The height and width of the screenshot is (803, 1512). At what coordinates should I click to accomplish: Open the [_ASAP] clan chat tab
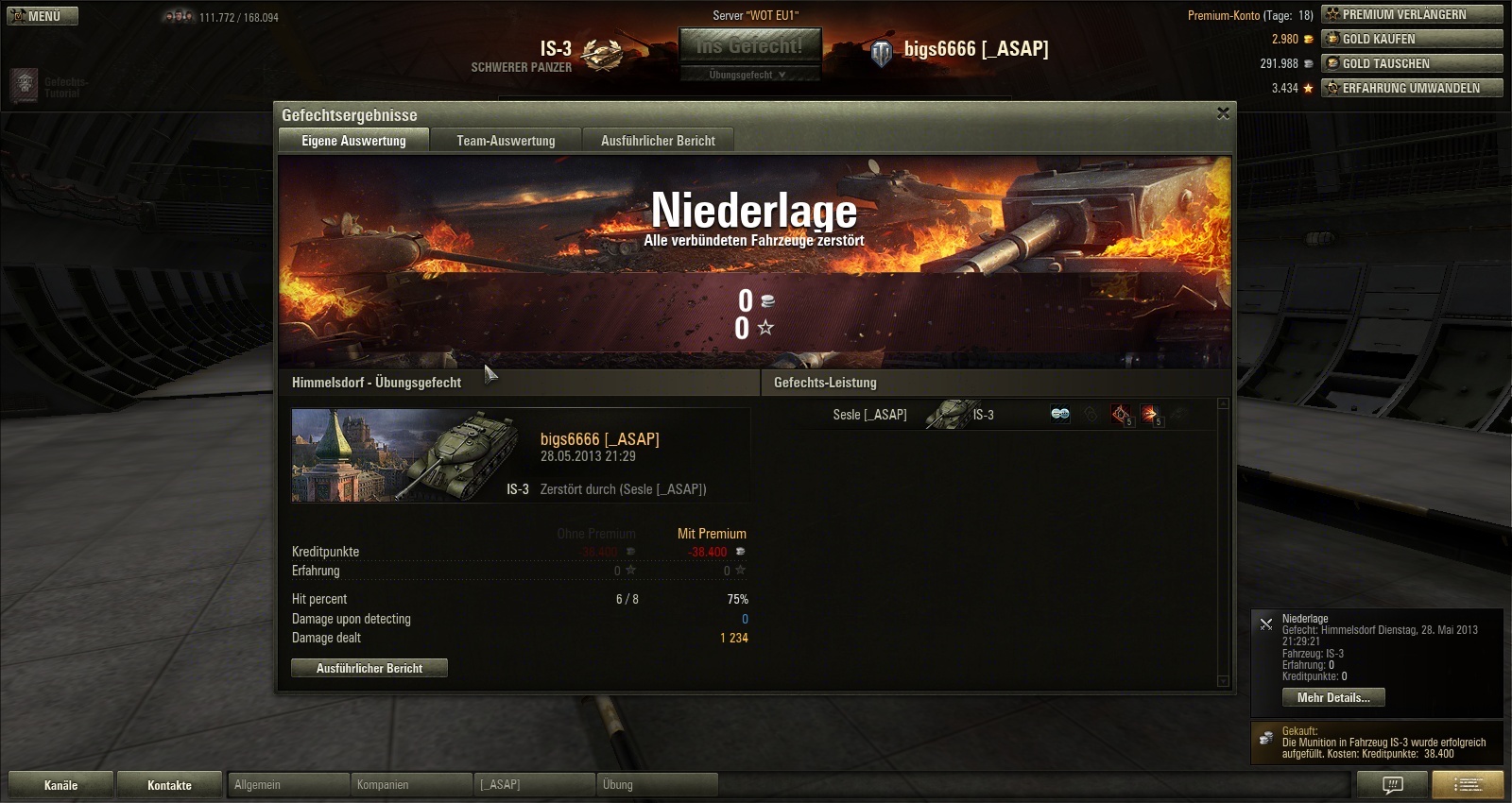pyautogui.click(x=534, y=785)
